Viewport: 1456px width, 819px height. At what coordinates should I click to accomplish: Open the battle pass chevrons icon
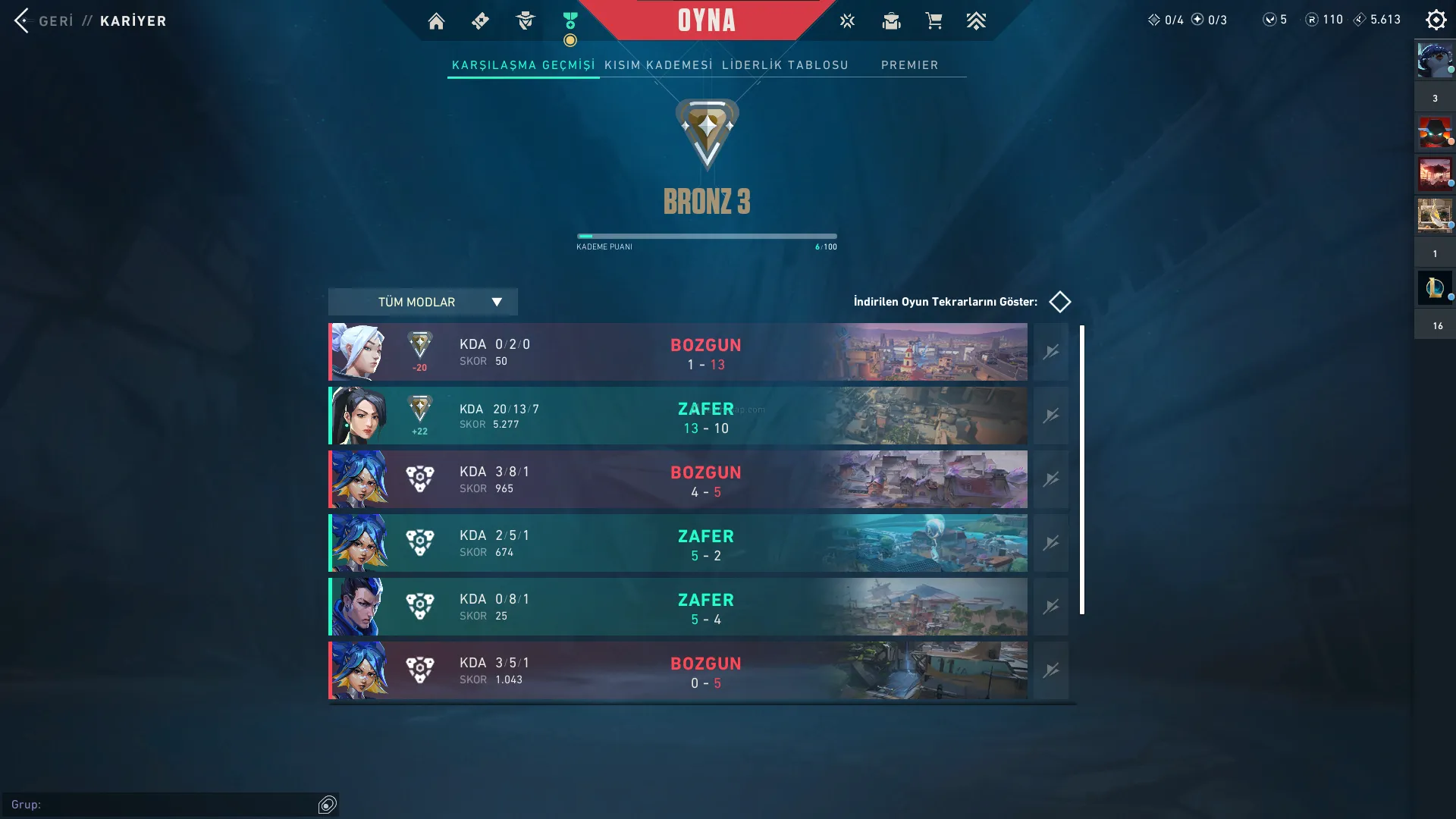pos(976,21)
